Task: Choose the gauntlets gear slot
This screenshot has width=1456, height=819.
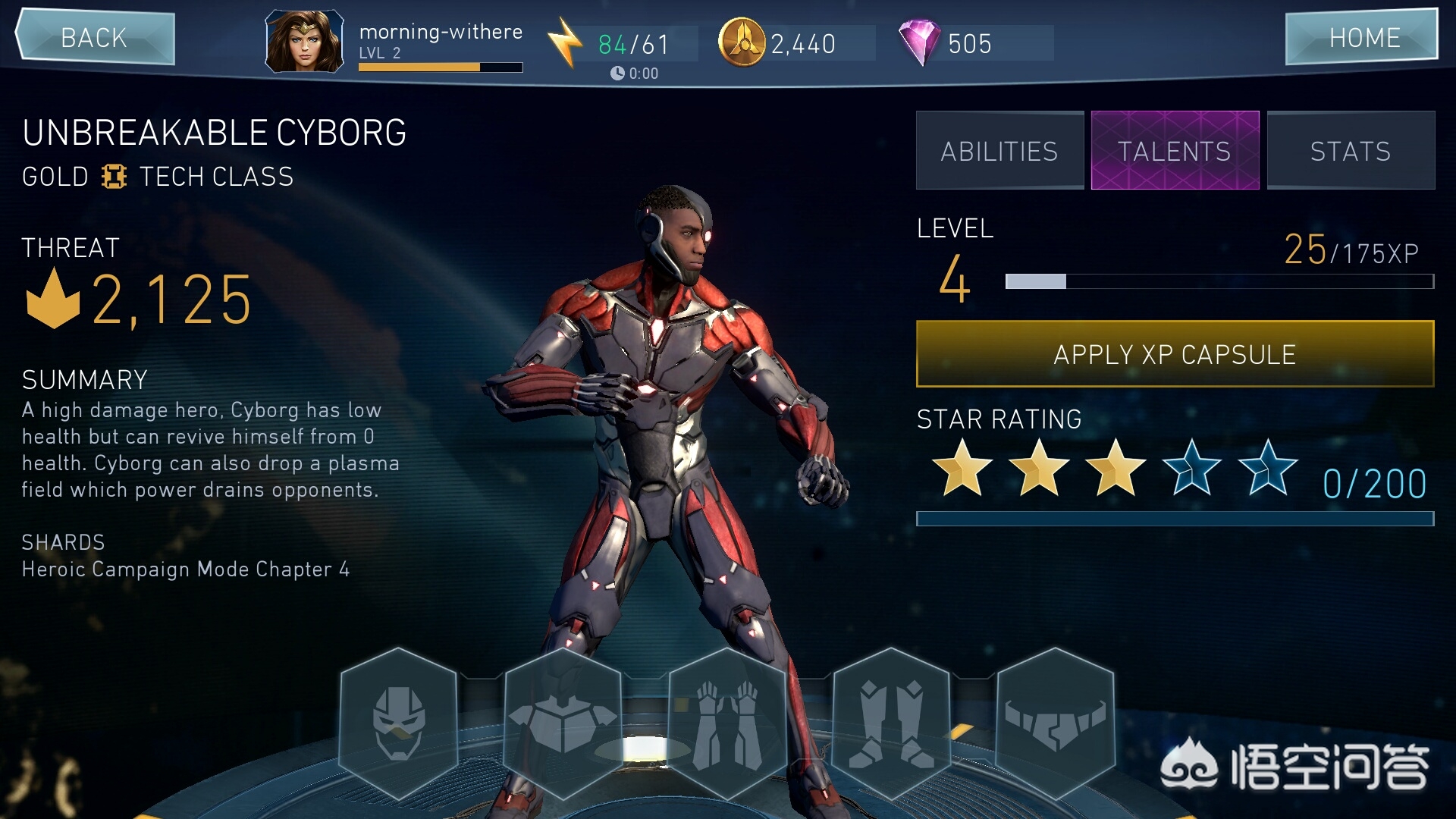Action: tap(727, 723)
